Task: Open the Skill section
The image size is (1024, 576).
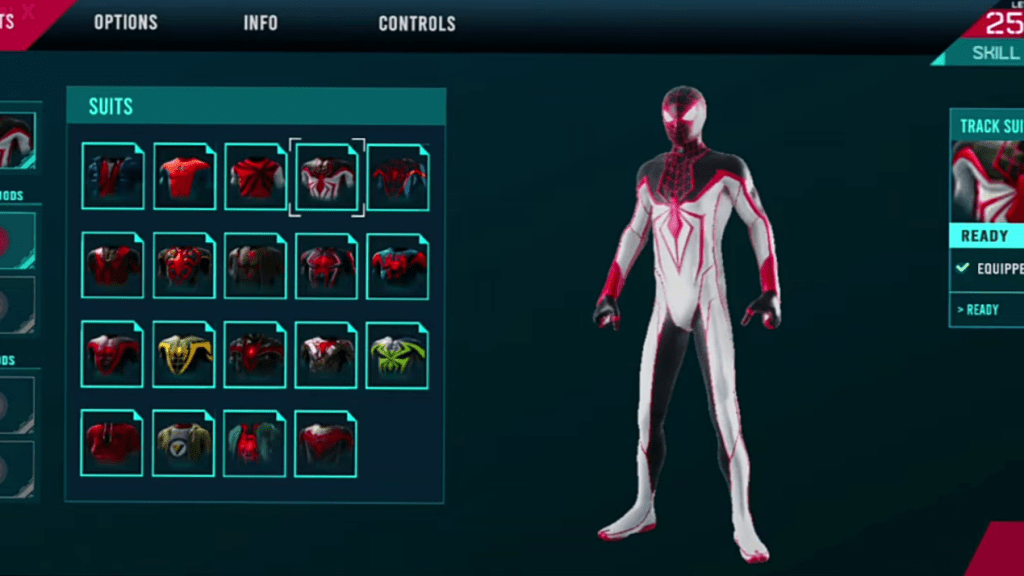Action: click(x=996, y=53)
